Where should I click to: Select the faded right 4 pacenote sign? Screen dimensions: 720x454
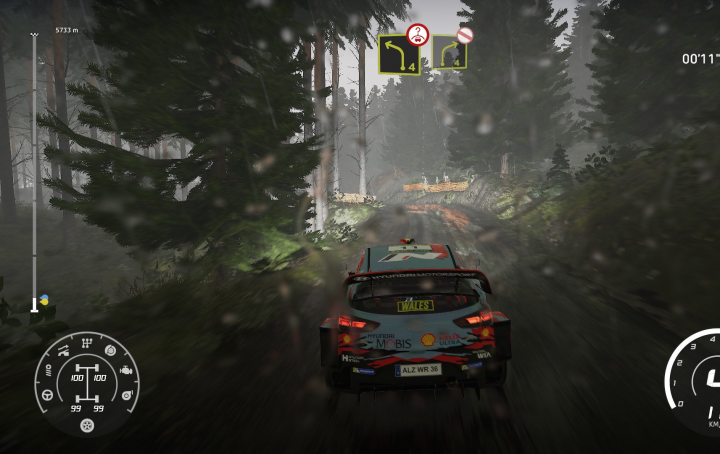click(449, 53)
